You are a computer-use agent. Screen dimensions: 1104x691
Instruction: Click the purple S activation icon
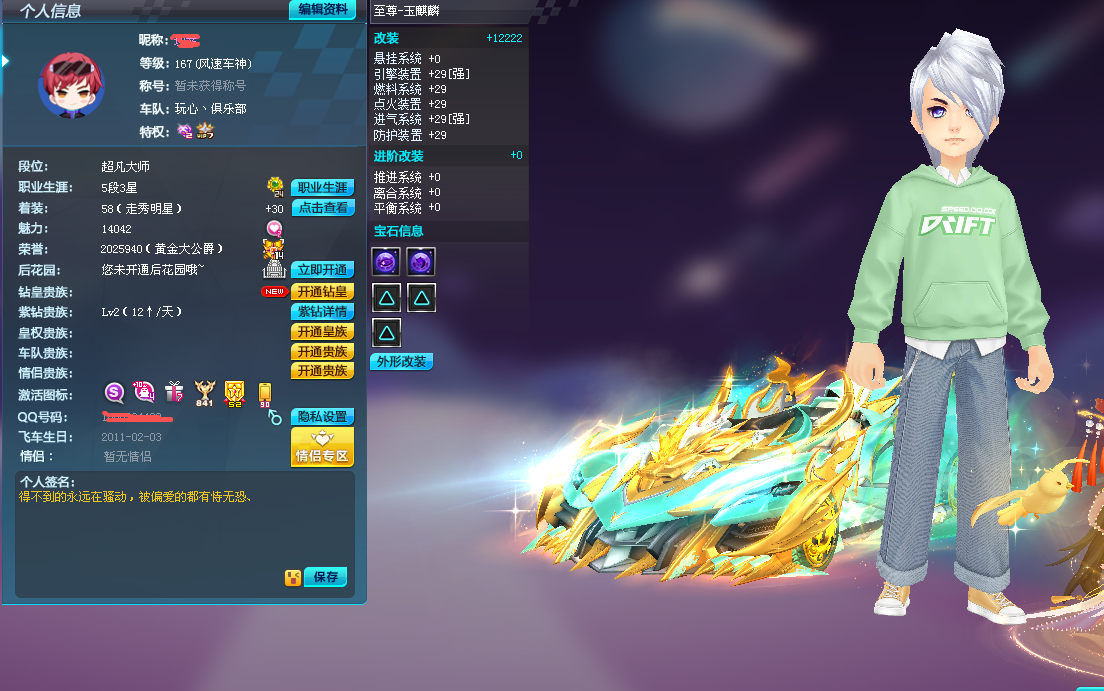point(114,392)
